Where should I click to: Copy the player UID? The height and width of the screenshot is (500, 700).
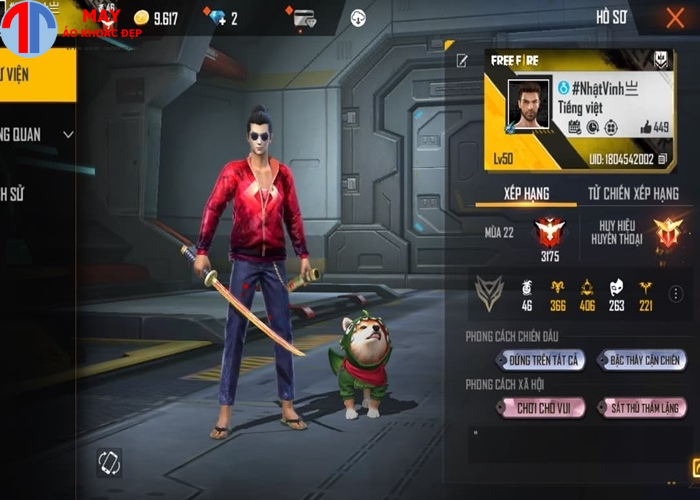(x=663, y=158)
